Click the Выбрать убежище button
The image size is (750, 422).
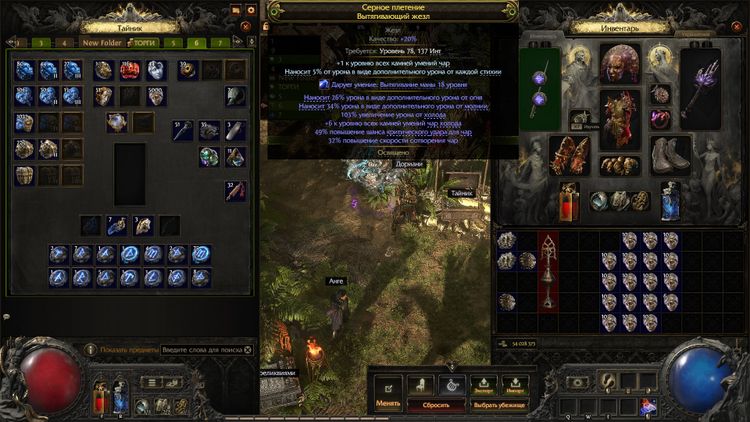[500, 404]
